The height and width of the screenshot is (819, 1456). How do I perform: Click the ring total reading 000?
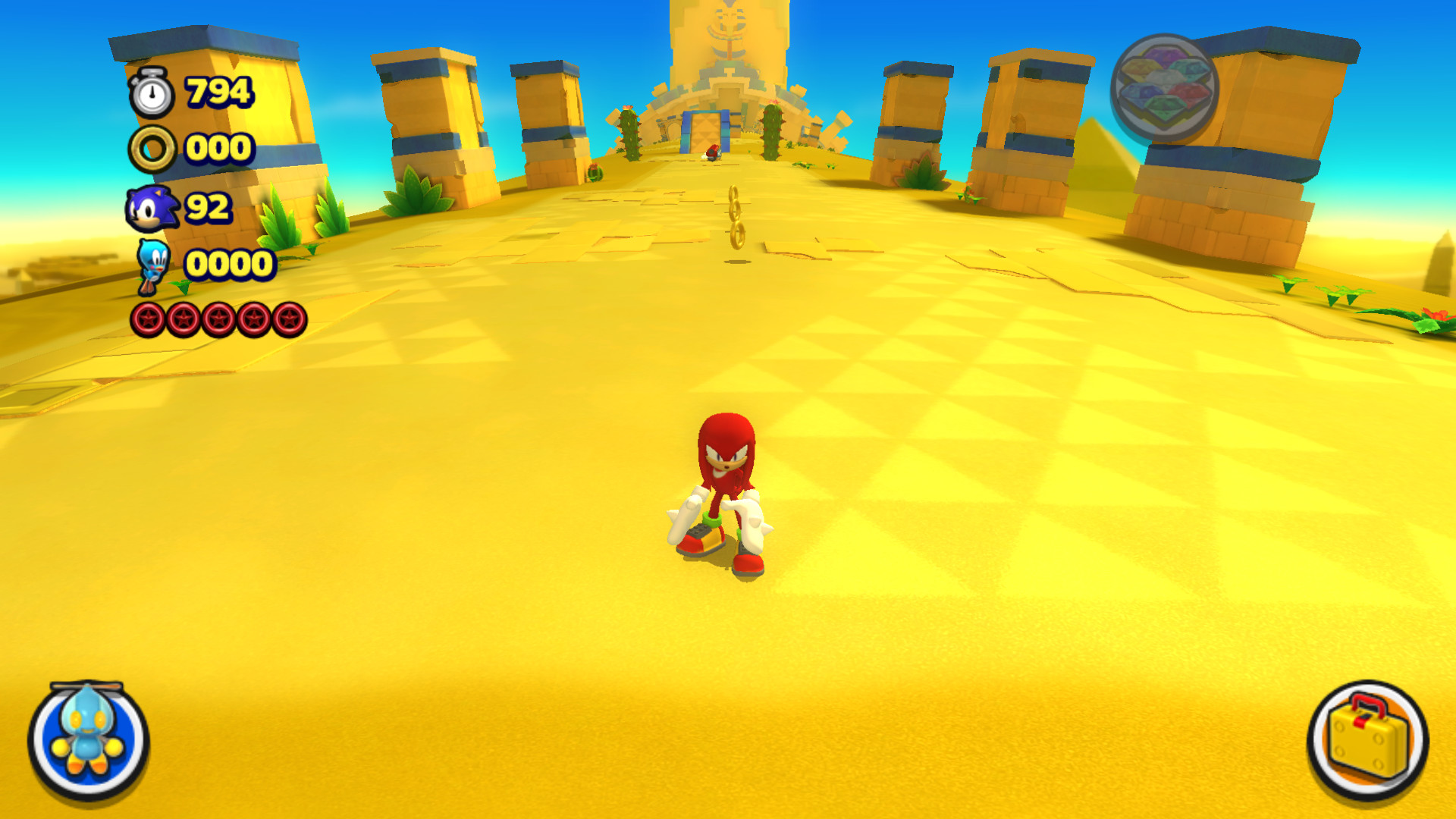[x=218, y=149]
